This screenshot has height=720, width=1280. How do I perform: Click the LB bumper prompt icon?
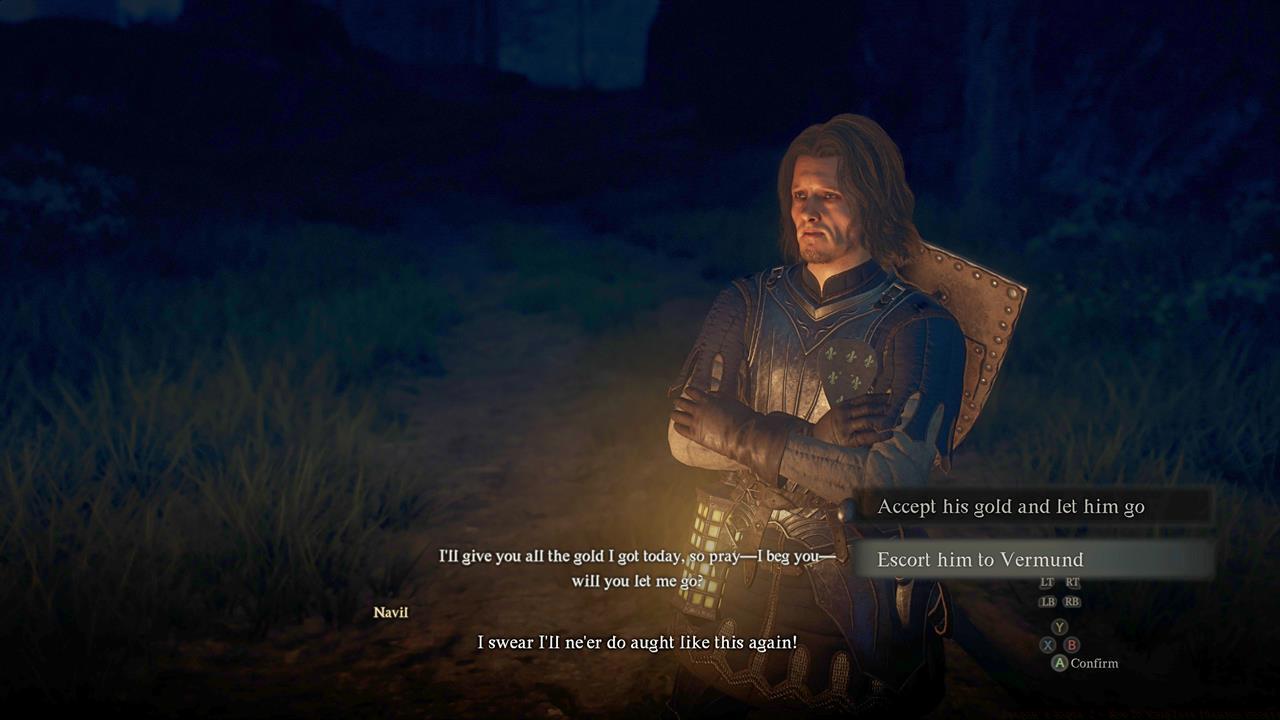(1048, 602)
